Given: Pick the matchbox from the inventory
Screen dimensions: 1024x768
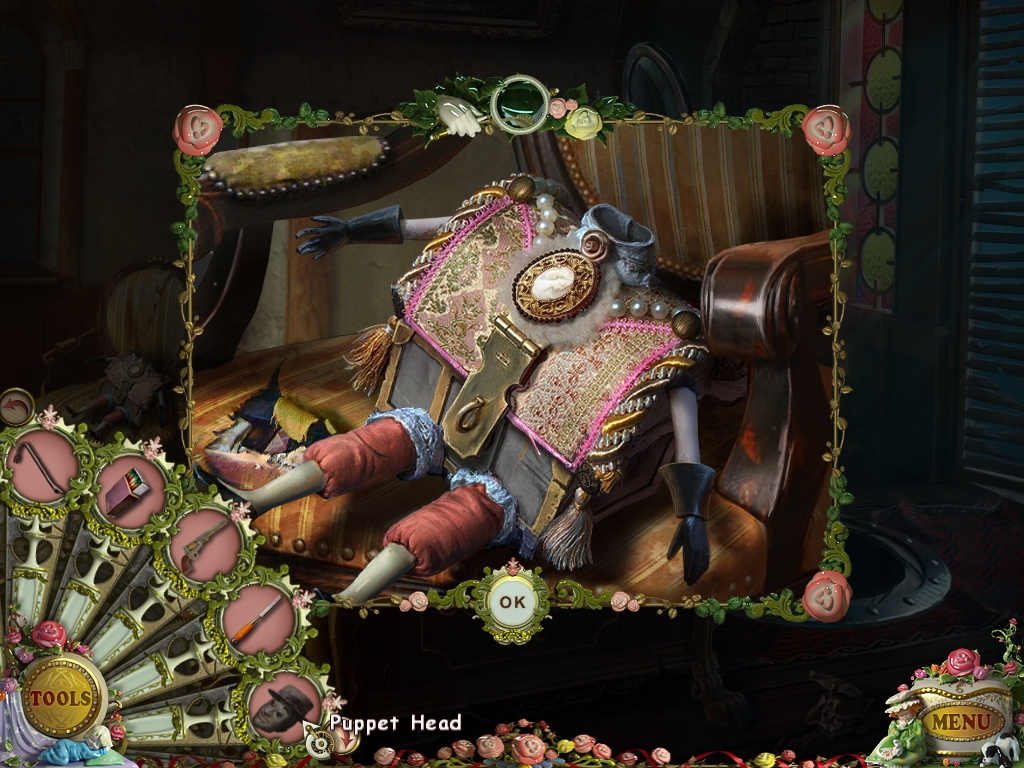Looking at the screenshot, I should click(130, 492).
